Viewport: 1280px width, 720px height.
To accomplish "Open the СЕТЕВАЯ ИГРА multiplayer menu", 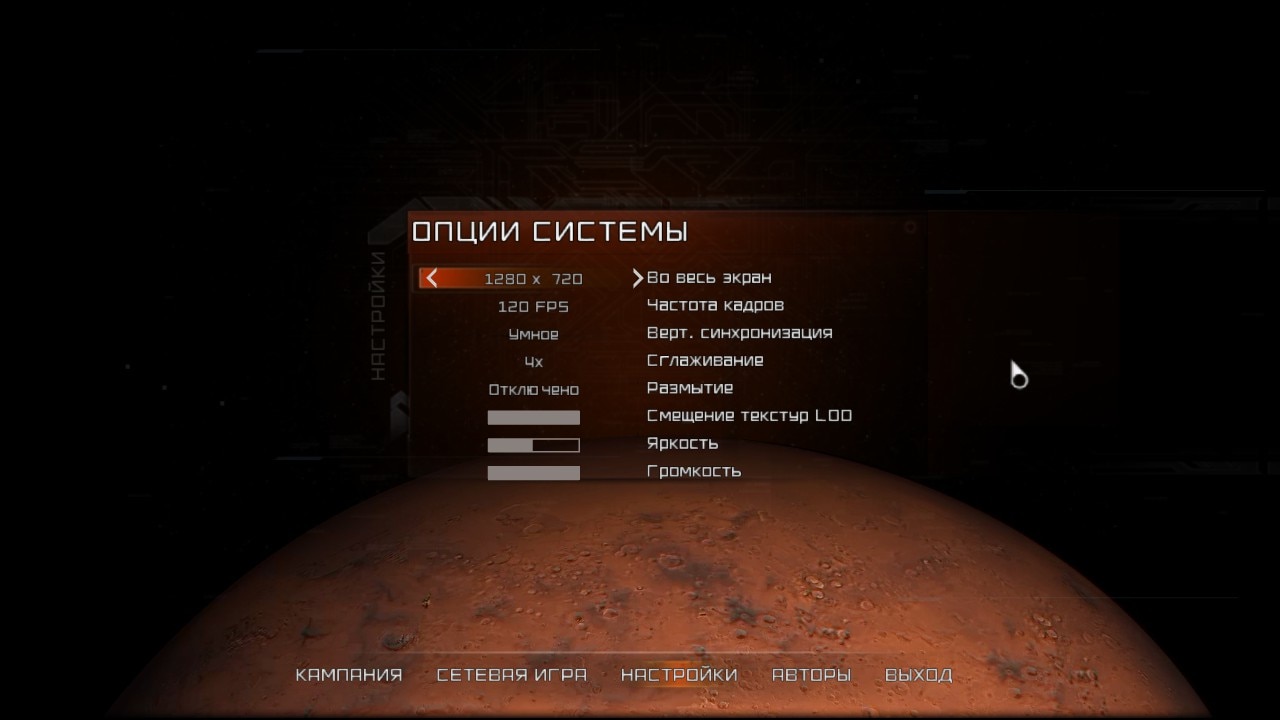I will point(511,675).
